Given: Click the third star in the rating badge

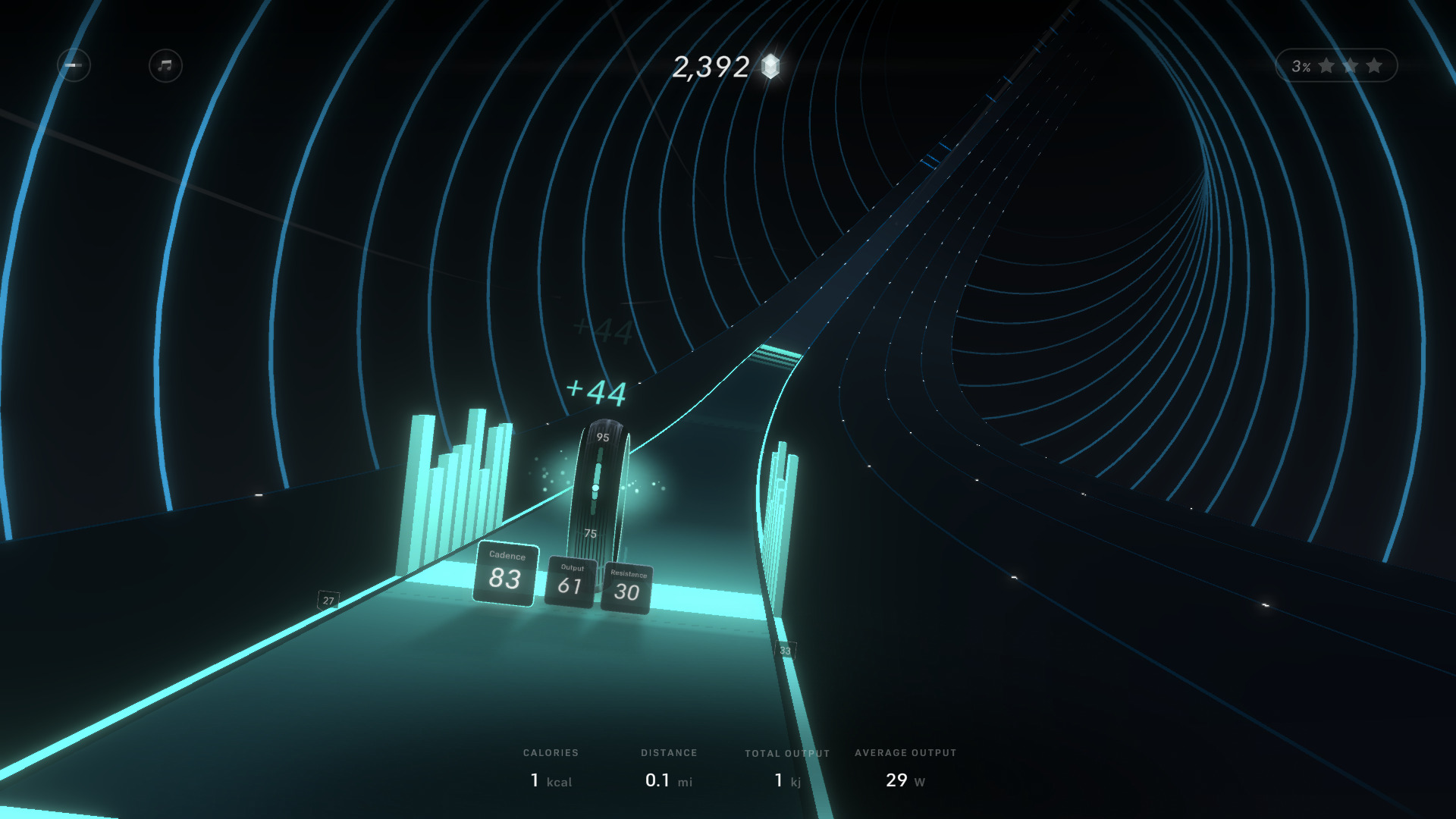Looking at the screenshot, I should 1373,65.
